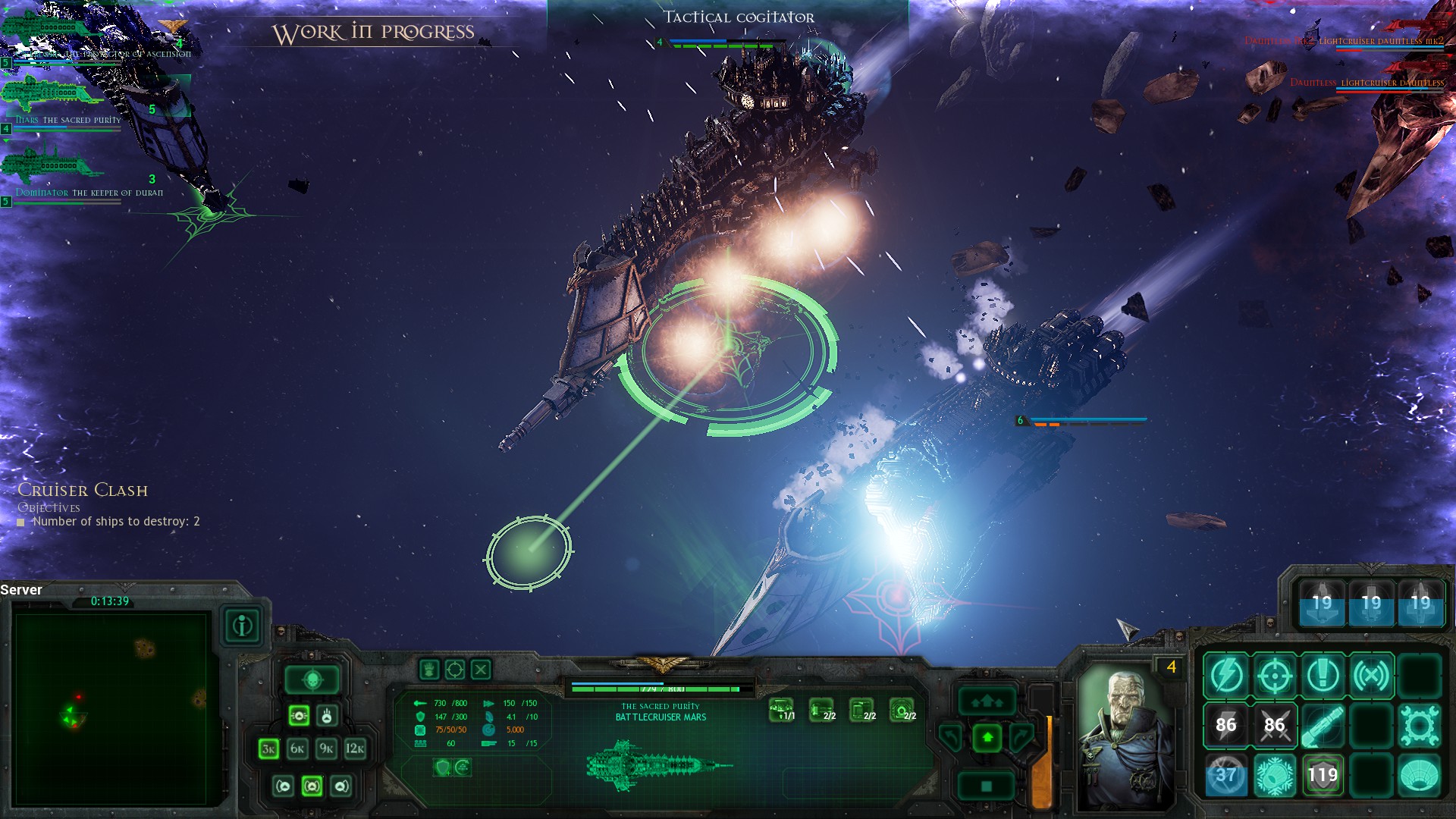Activate the gear and wrench repair skill
This screenshot has height=819, width=1456.
1420,725
